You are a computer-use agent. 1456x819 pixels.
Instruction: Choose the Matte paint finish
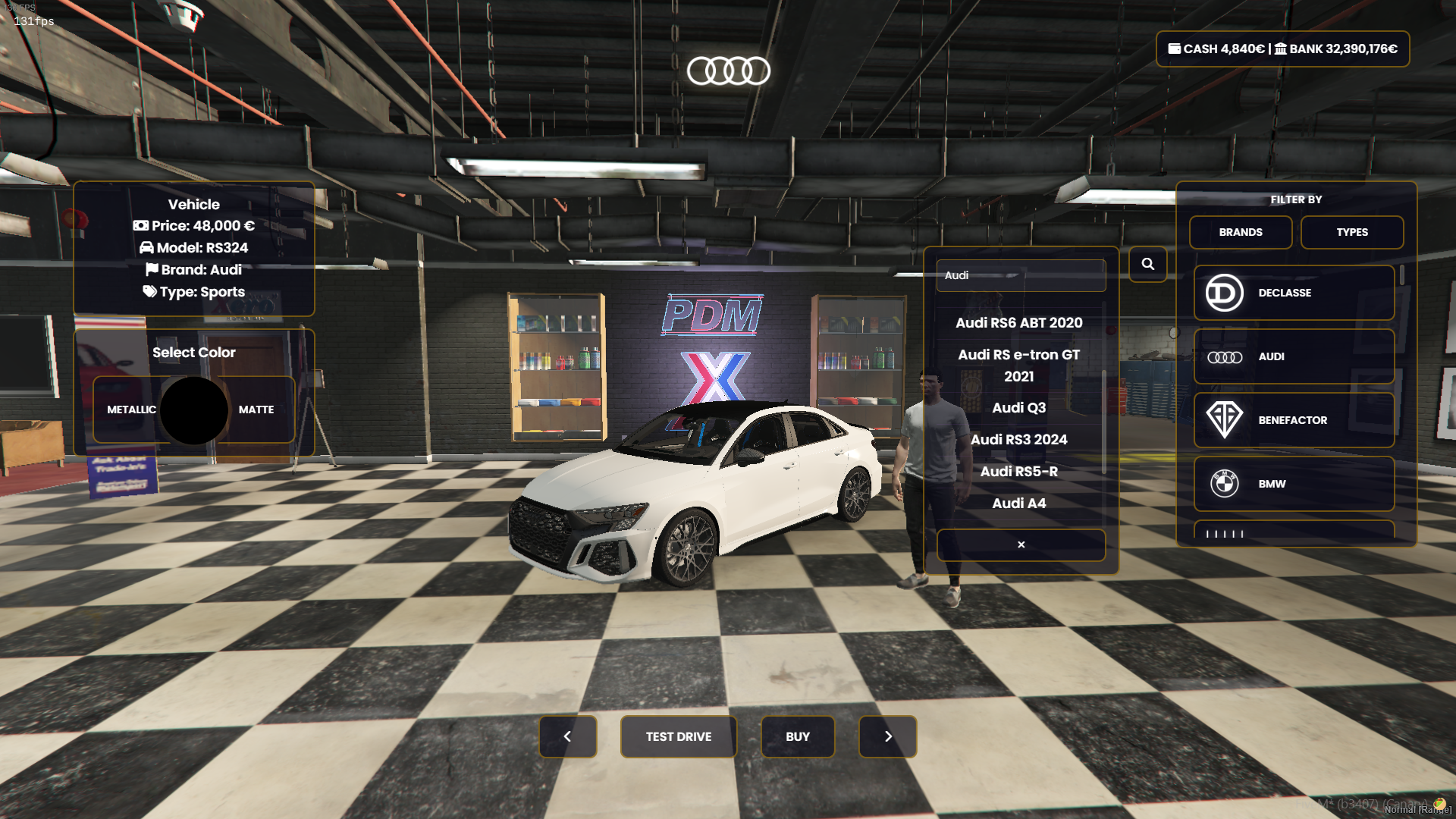[256, 409]
